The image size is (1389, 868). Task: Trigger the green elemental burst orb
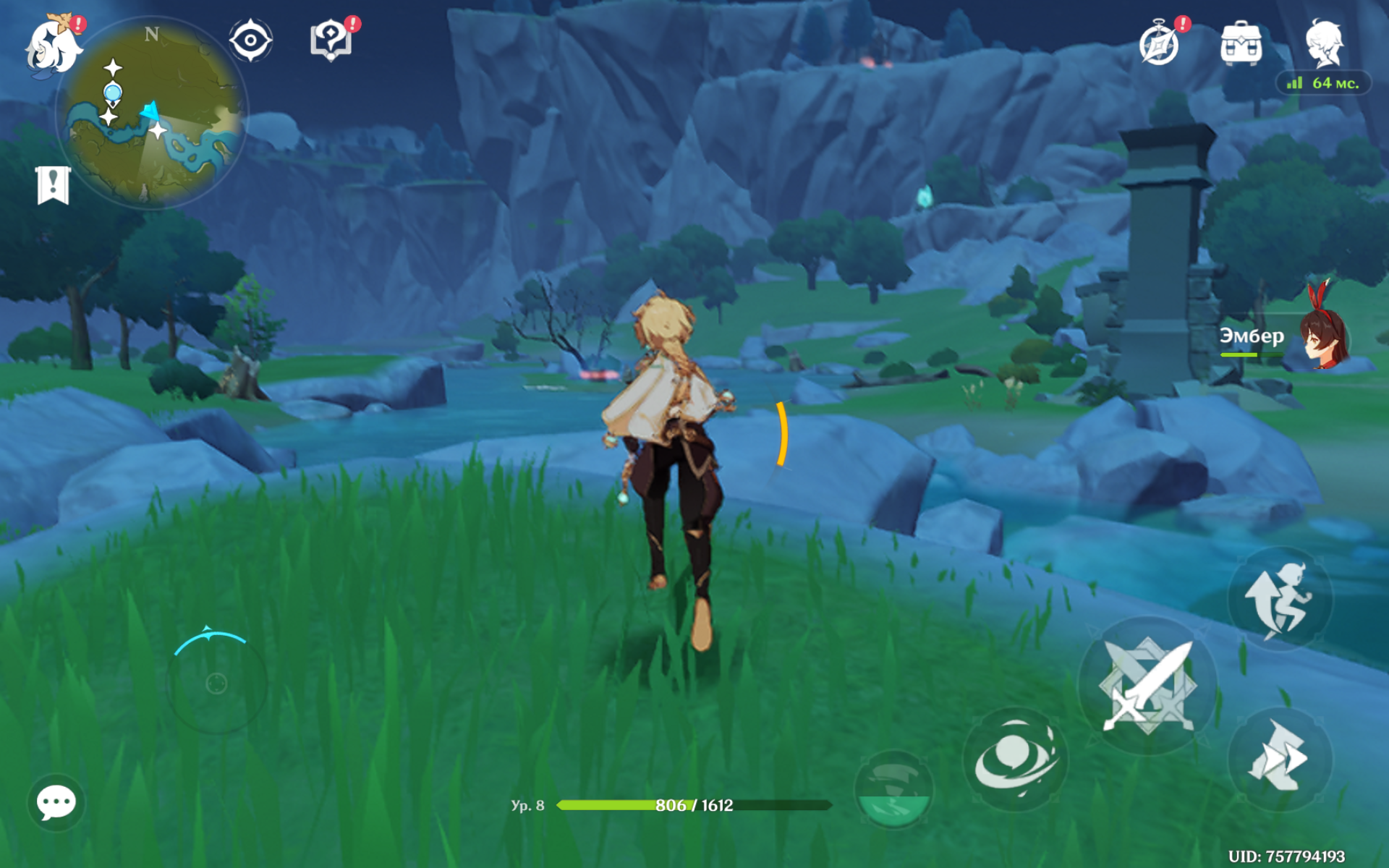click(893, 788)
